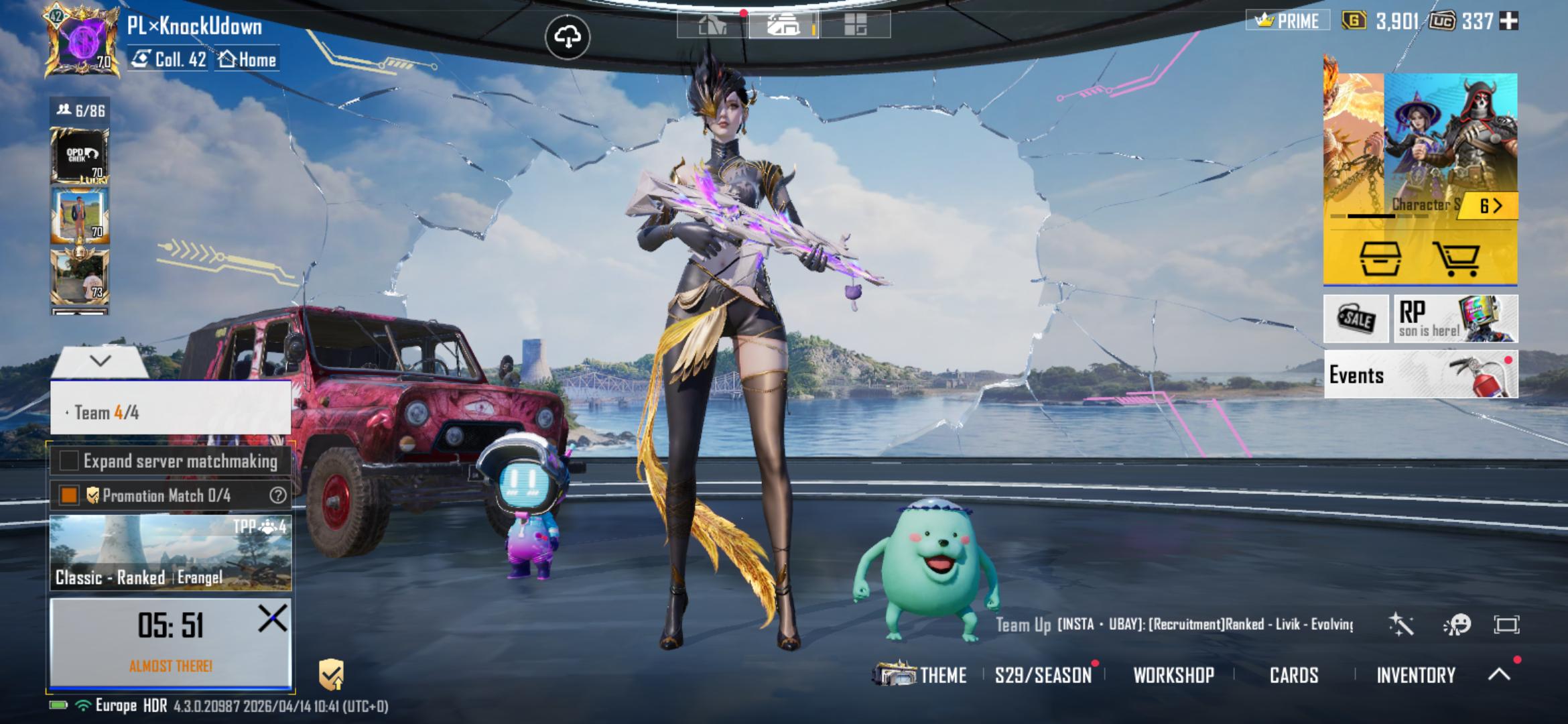This screenshot has width=1568, height=724.
Task: Cancel matchmaking with the X button
Action: coord(272,618)
